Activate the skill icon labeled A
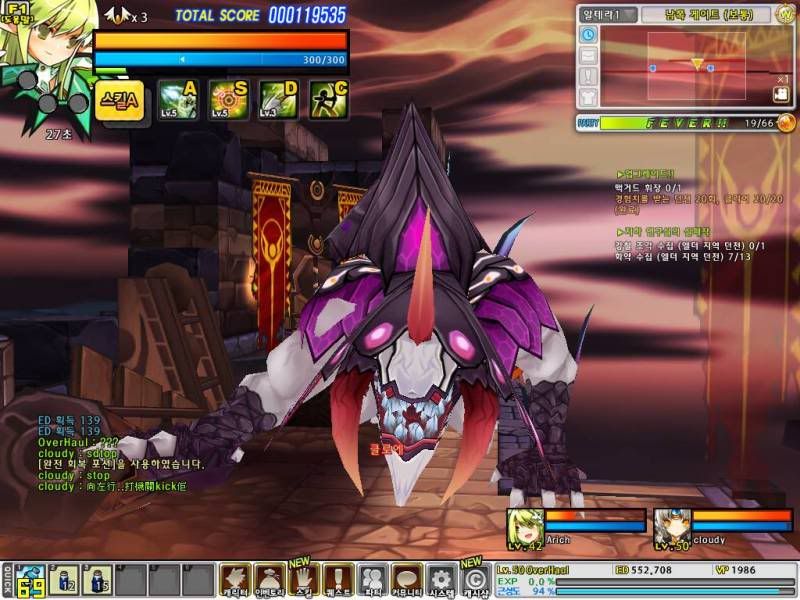This screenshot has height=600, width=800. click(177, 99)
